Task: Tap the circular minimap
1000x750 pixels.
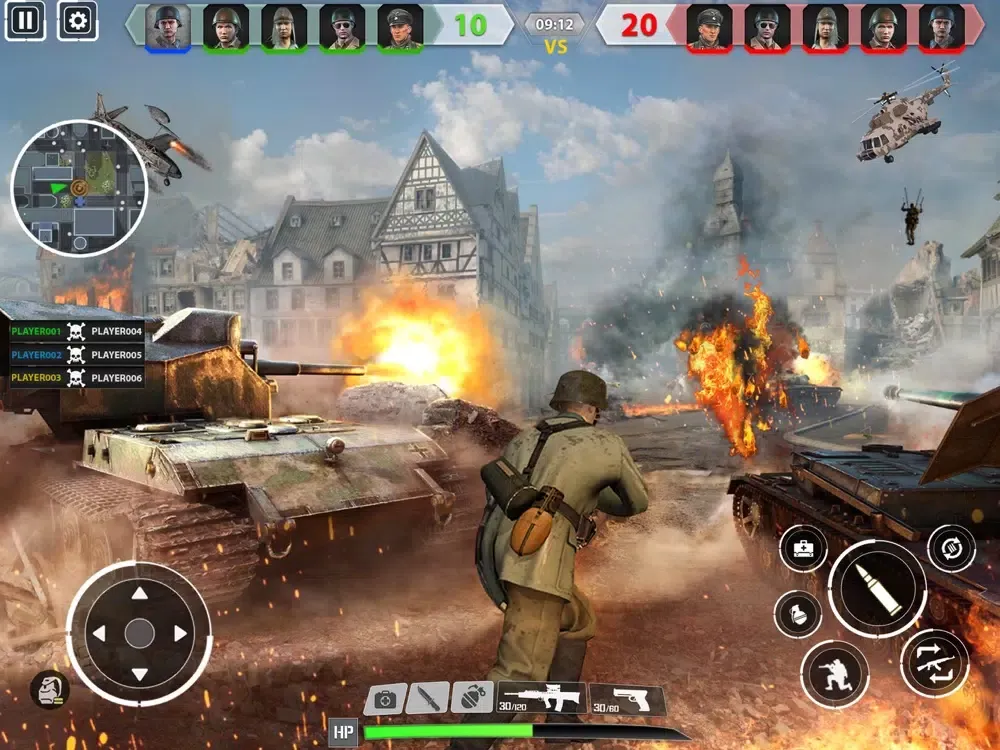Action: coord(79,188)
